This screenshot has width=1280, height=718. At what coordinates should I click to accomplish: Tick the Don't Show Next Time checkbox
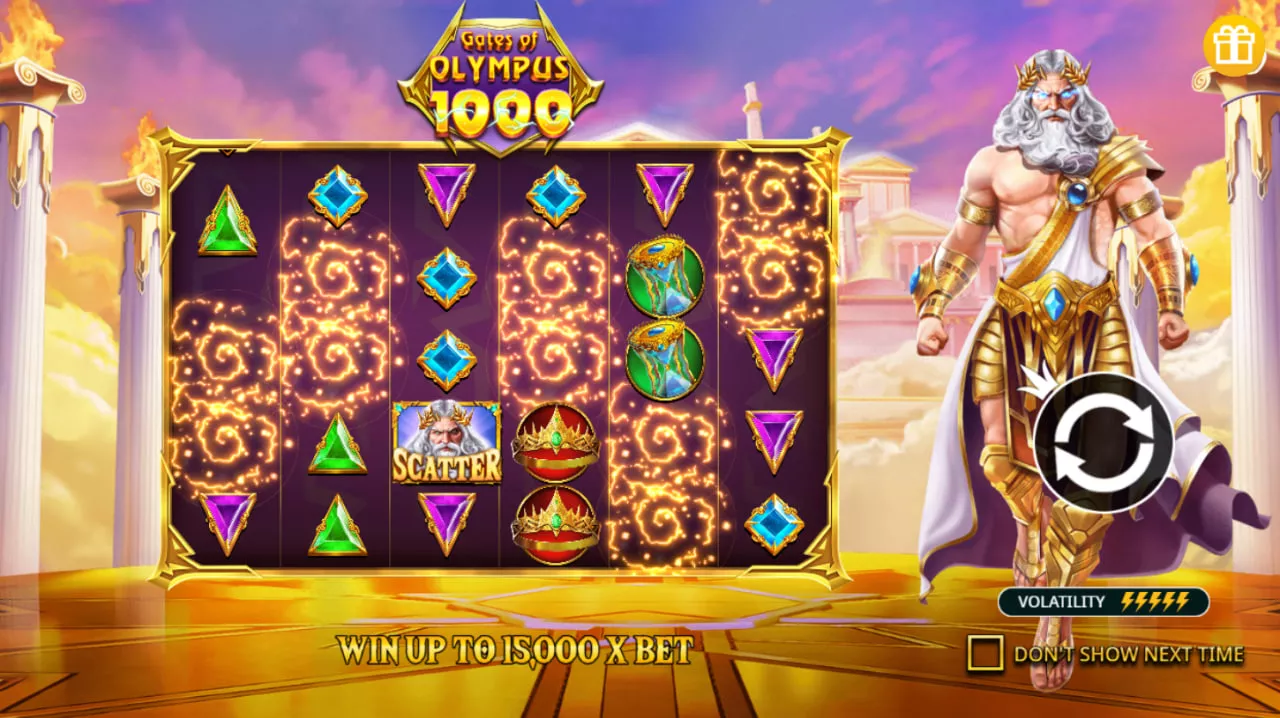pos(984,654)
